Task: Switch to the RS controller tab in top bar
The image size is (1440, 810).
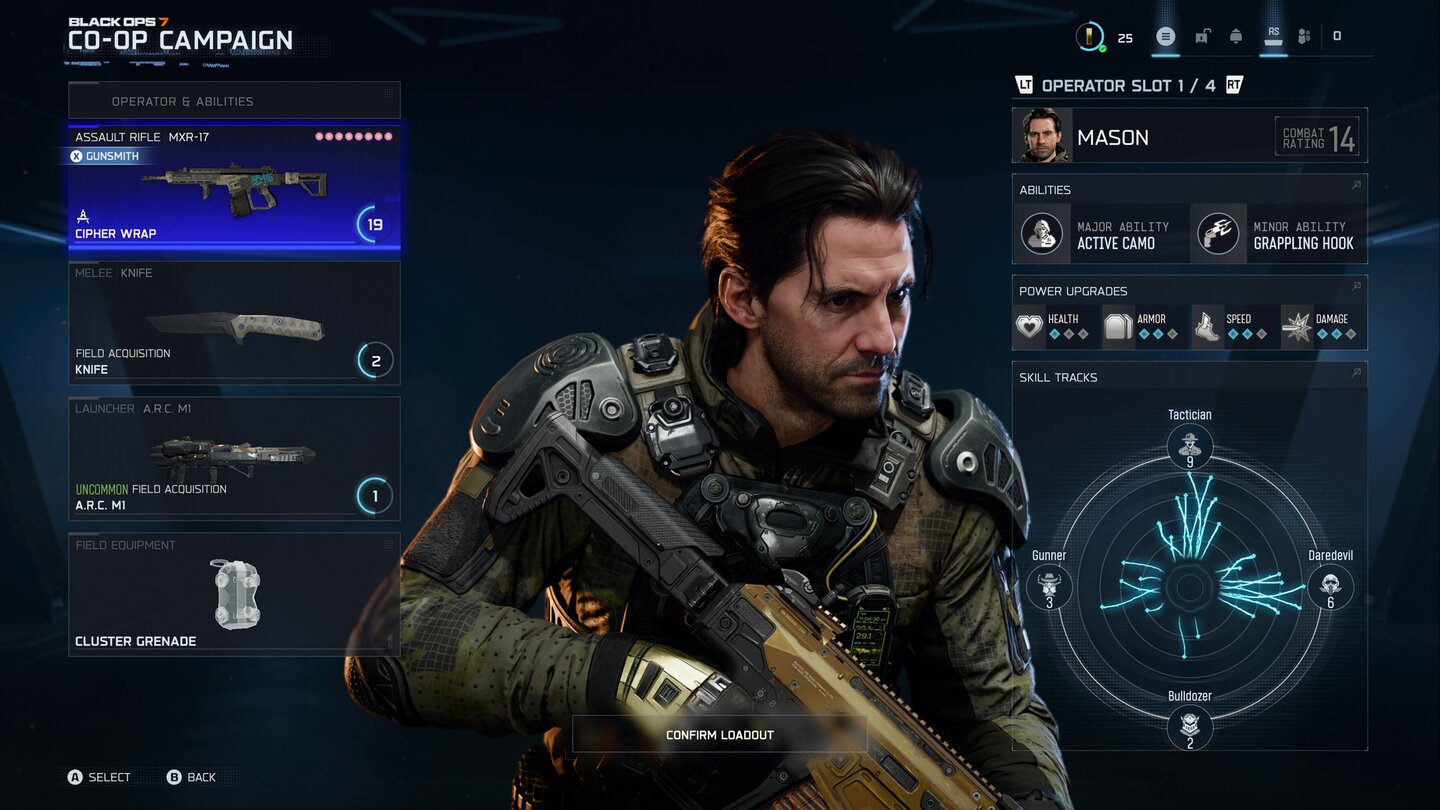Action: pos(1272,34)
